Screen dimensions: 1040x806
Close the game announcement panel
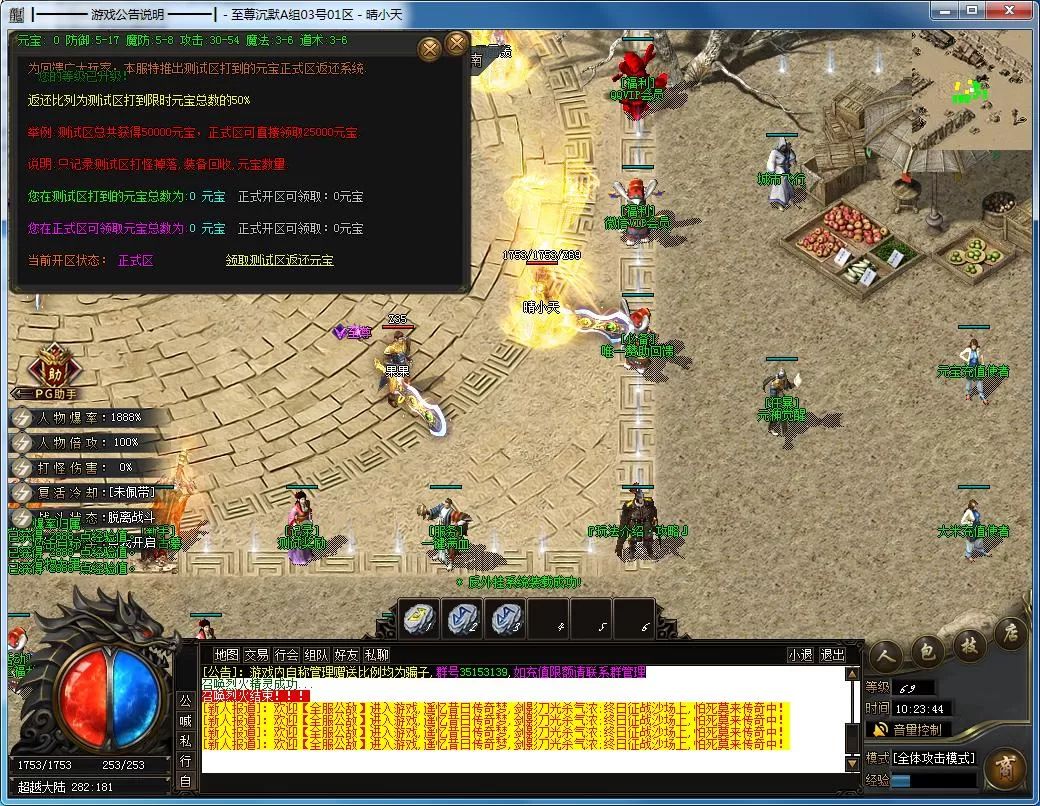click(457, 44)
